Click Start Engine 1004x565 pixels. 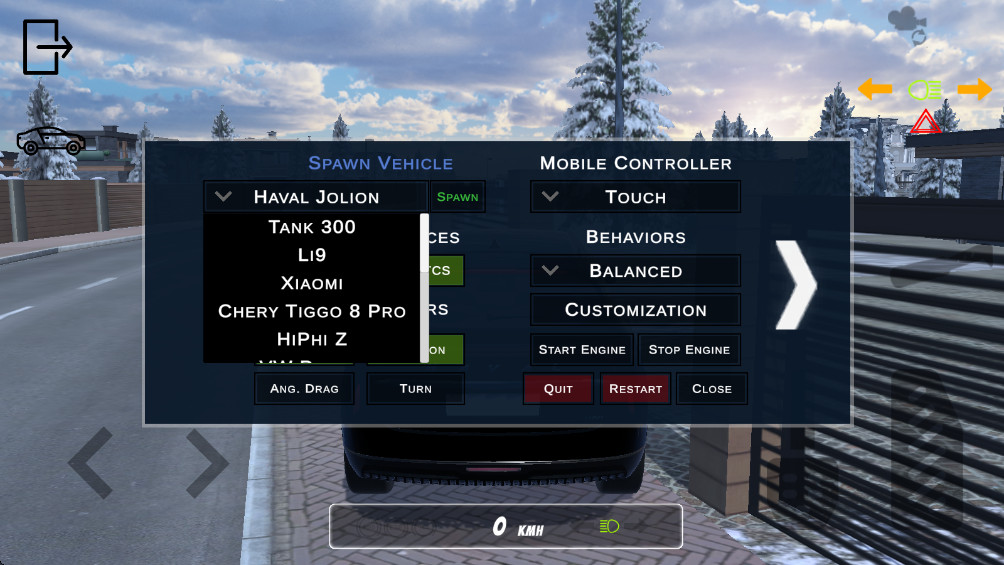(x=582, y=350)
